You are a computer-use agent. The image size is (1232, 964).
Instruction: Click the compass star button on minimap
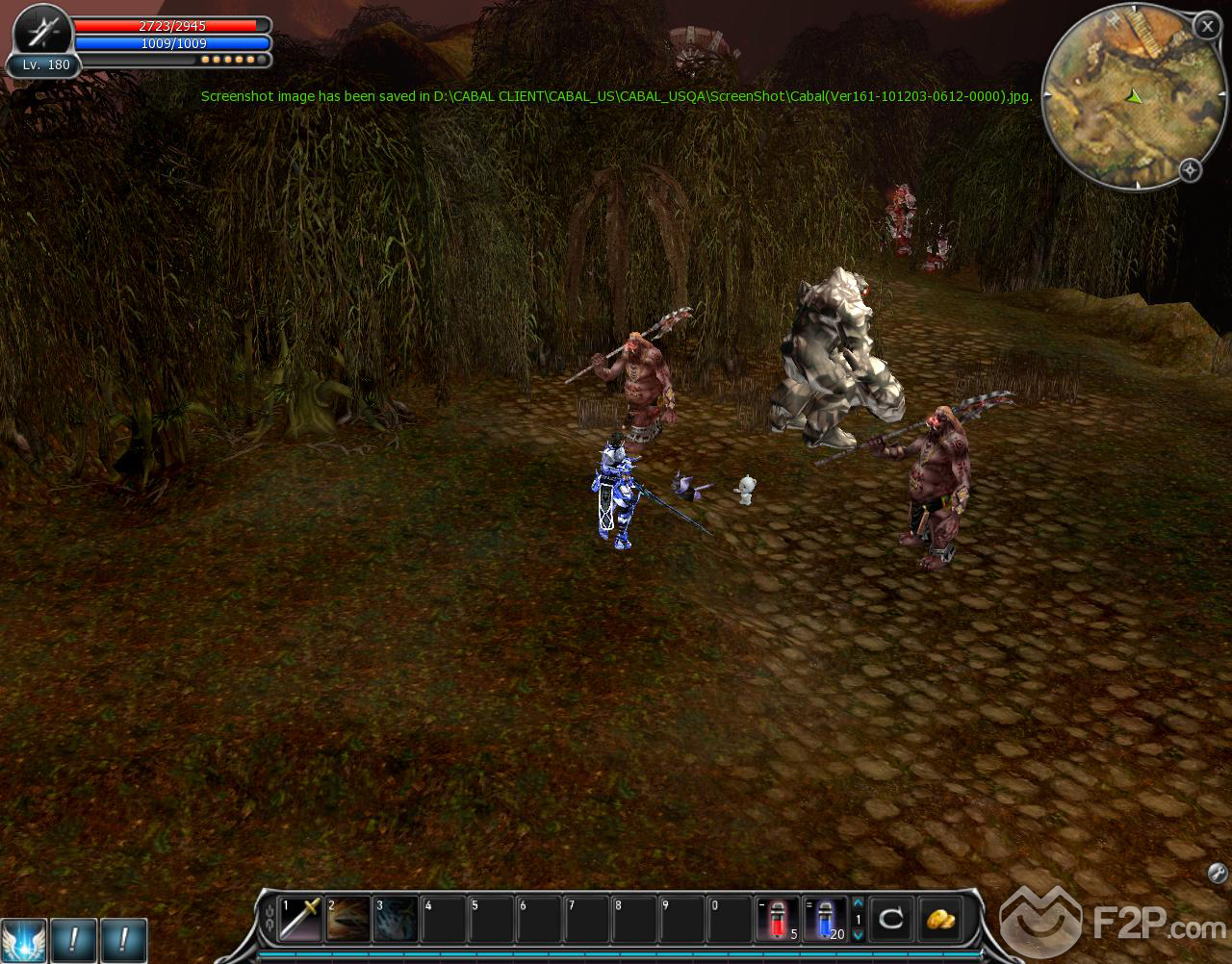pyautogui.click(x=1190, y=170)
